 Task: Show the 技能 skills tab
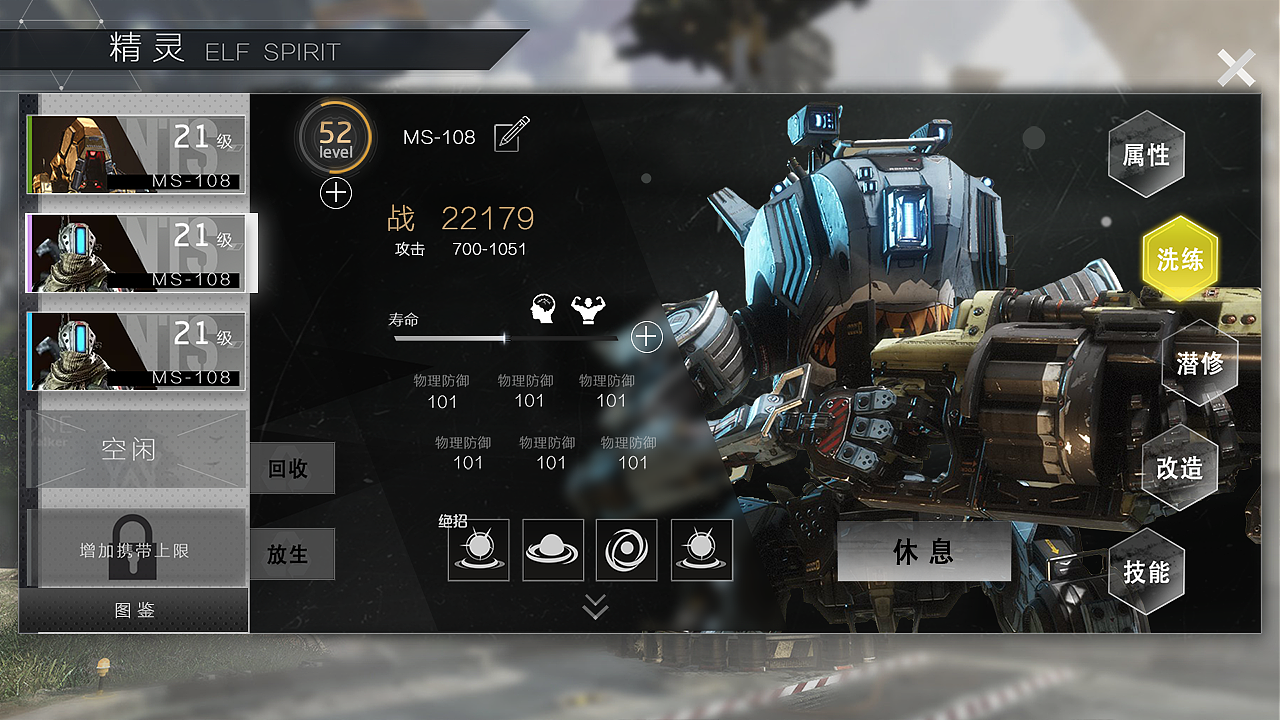(x=1146, y=572)
